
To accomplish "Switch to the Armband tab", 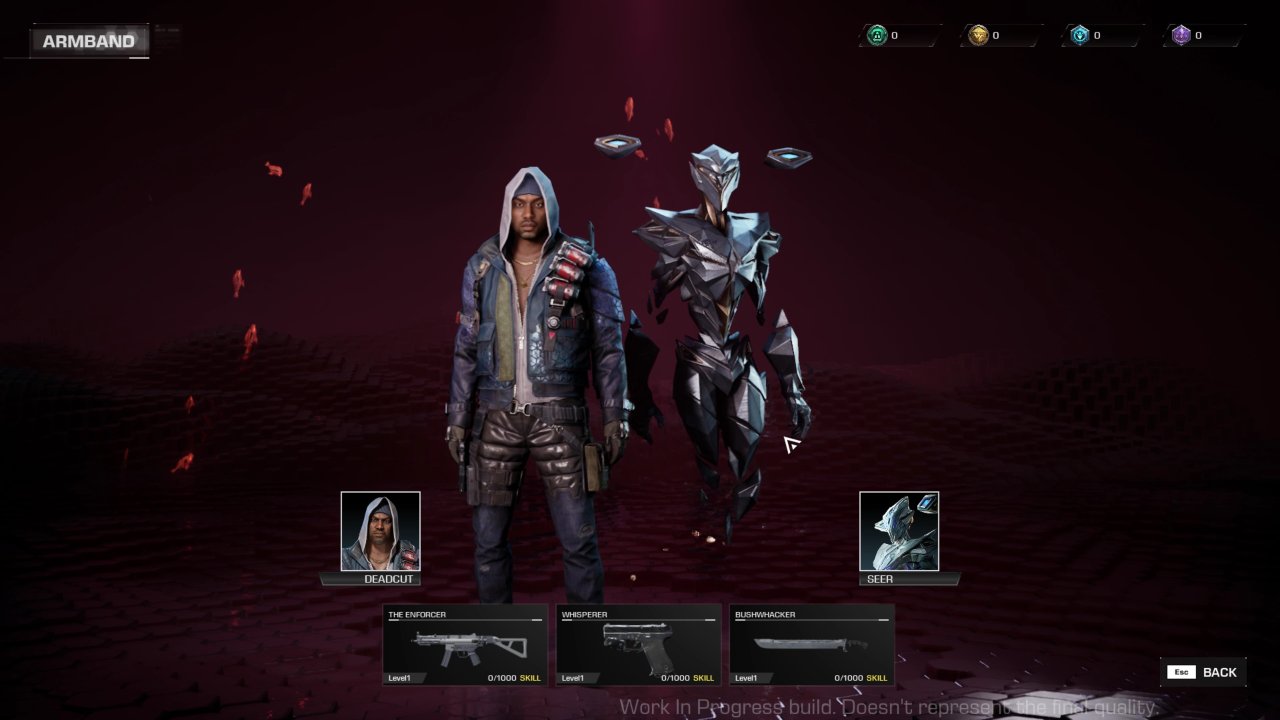I will point(88,41).
